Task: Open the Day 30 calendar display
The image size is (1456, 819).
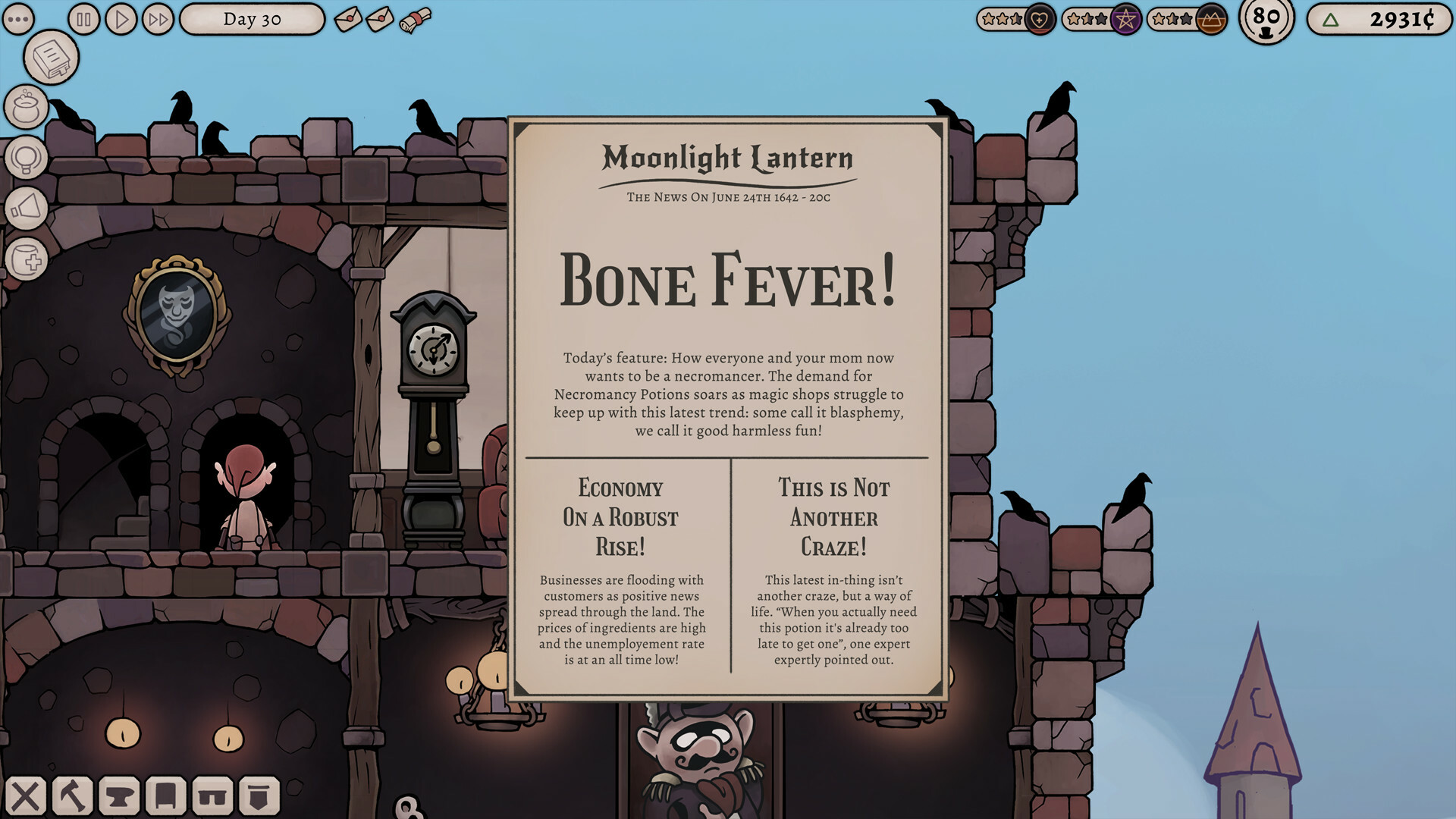Action: 250,19
